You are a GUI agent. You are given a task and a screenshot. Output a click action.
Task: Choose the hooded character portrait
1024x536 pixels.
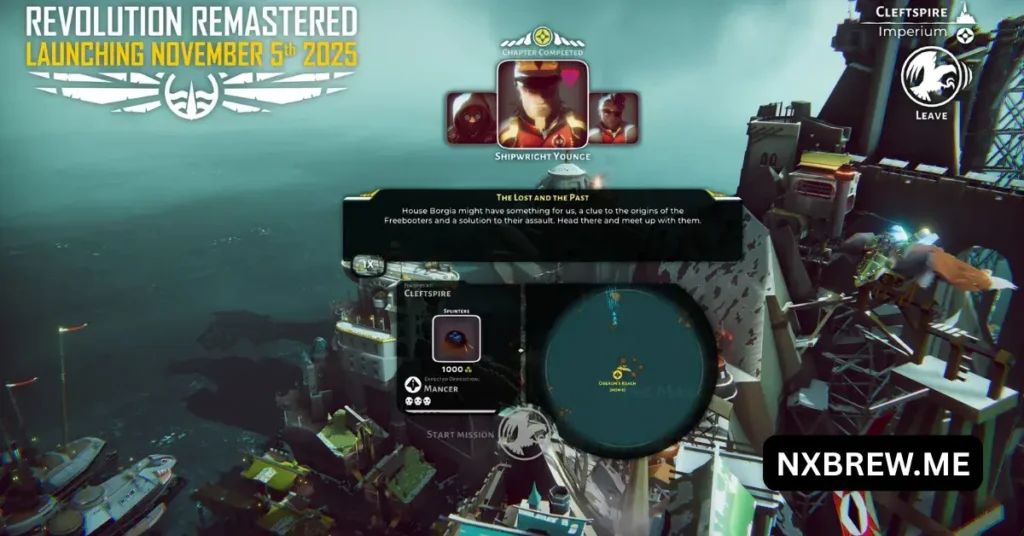coord(471,118)
